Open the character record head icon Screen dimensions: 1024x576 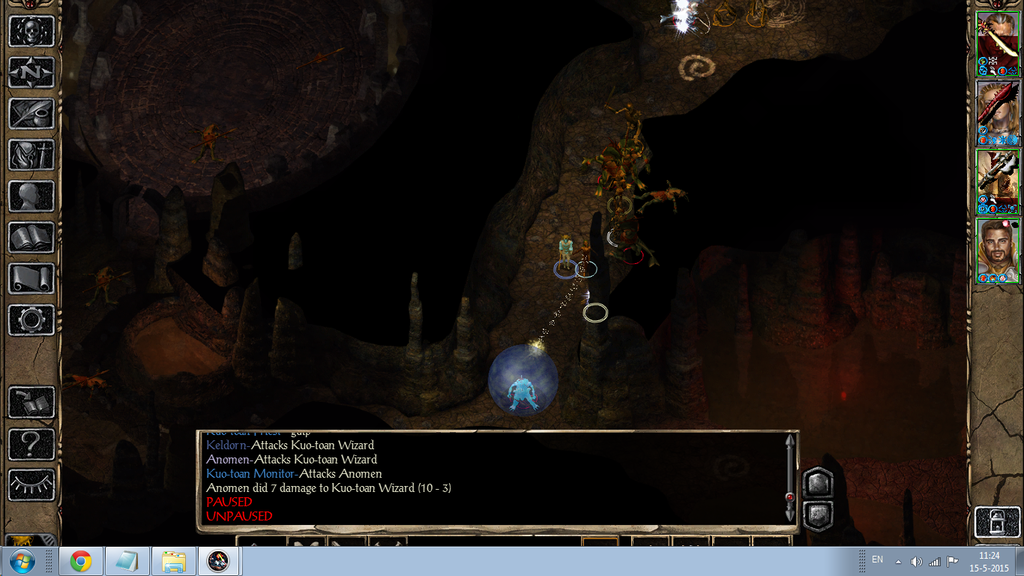(31, 196)
